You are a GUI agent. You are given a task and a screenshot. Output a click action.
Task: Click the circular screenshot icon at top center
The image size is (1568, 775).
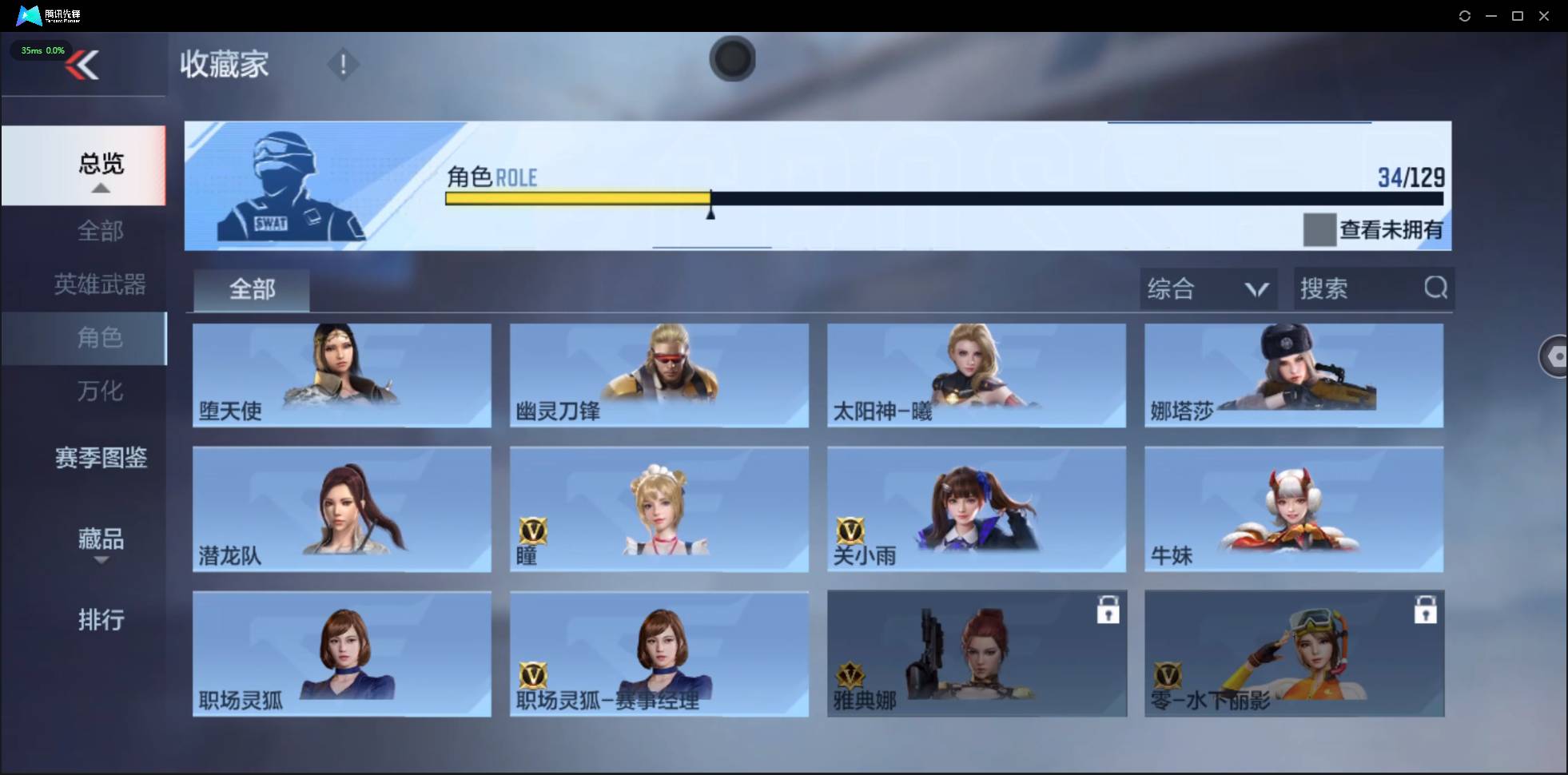[732, 59]
